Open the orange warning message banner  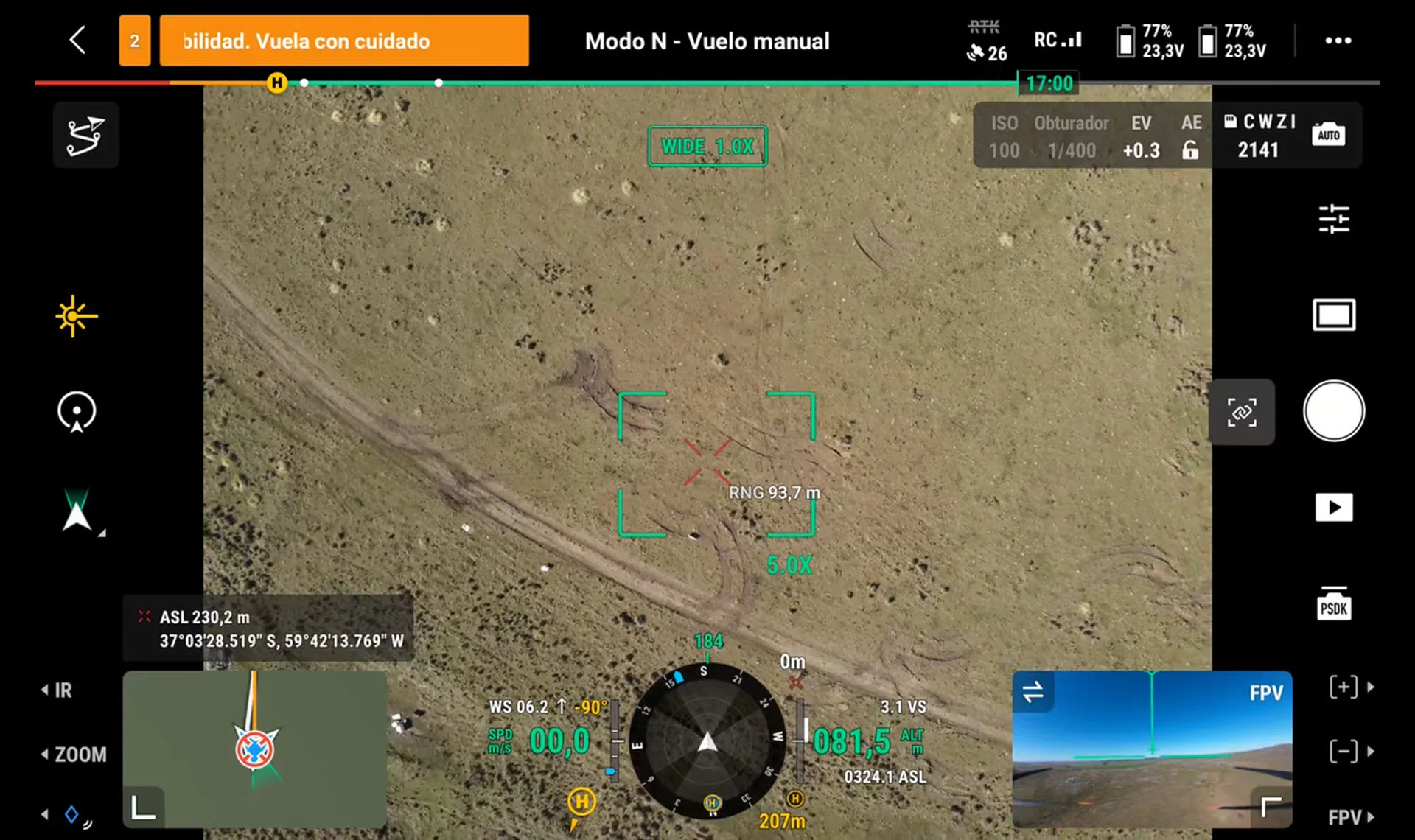click(x=343, y=41)
